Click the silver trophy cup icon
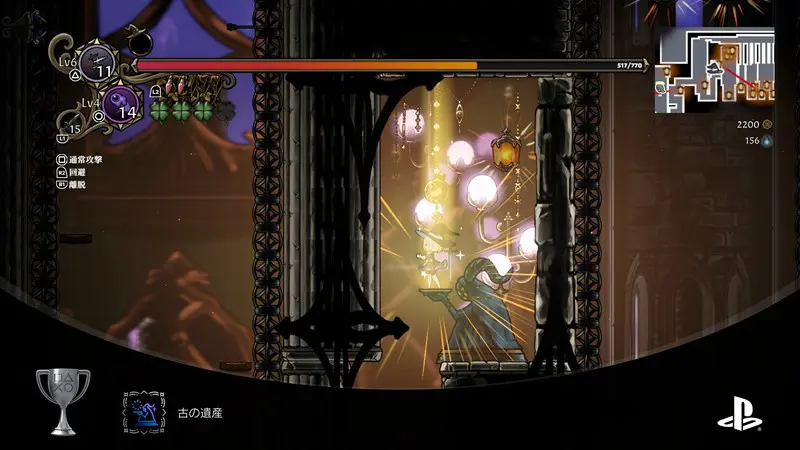Screen dimensions: 800x450 pyautogui.click(x=62, y=401)
